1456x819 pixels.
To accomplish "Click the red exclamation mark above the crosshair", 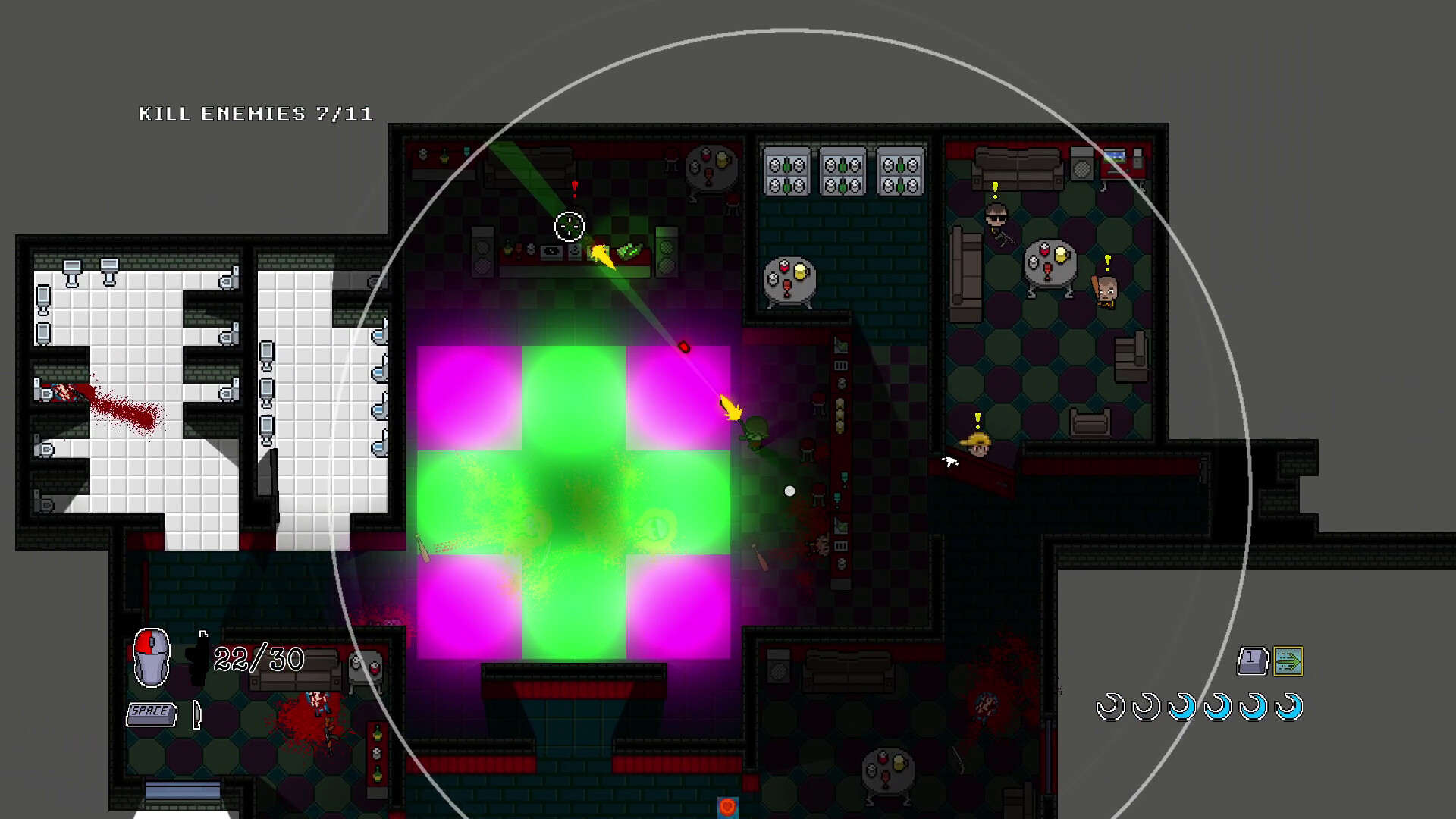I will [573, 187].
